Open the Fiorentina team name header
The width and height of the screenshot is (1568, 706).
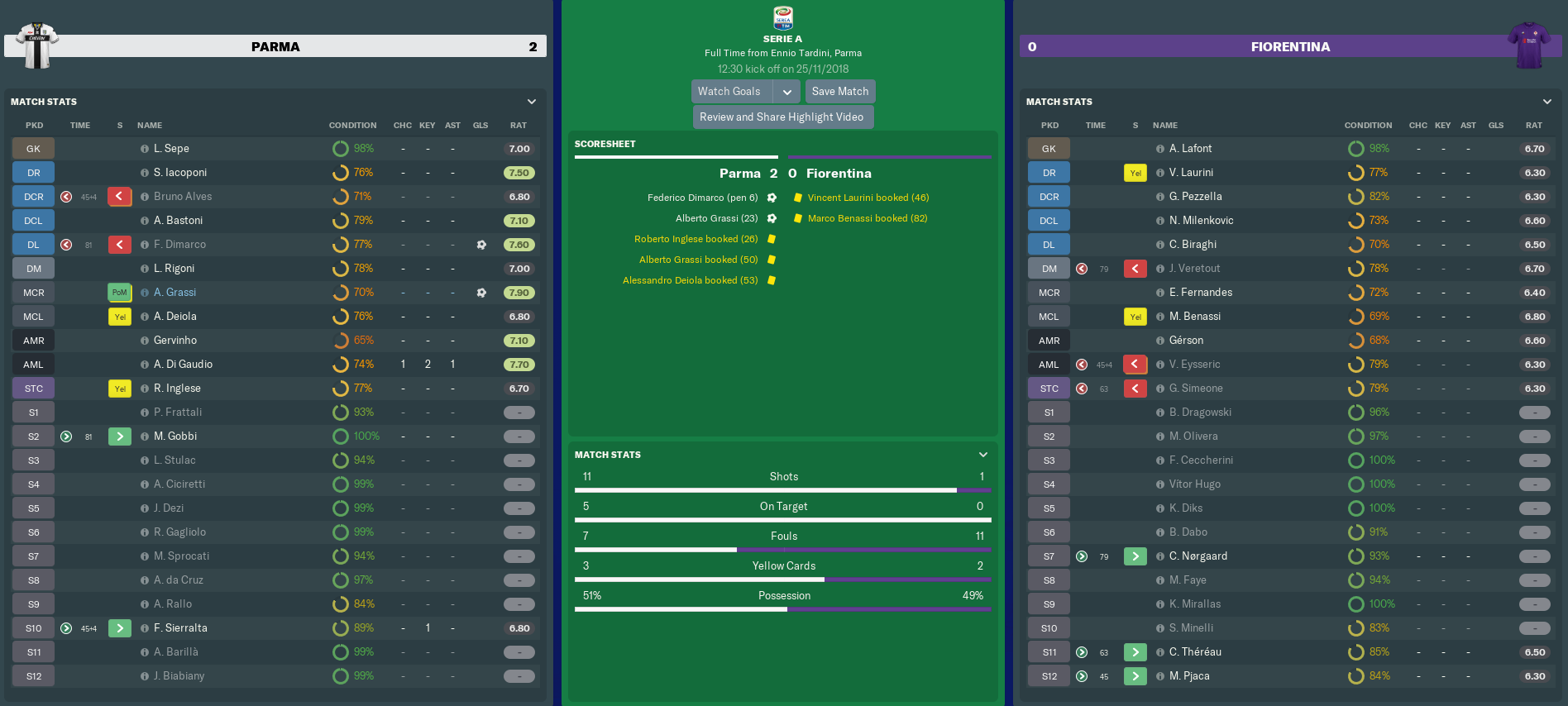1290,47
